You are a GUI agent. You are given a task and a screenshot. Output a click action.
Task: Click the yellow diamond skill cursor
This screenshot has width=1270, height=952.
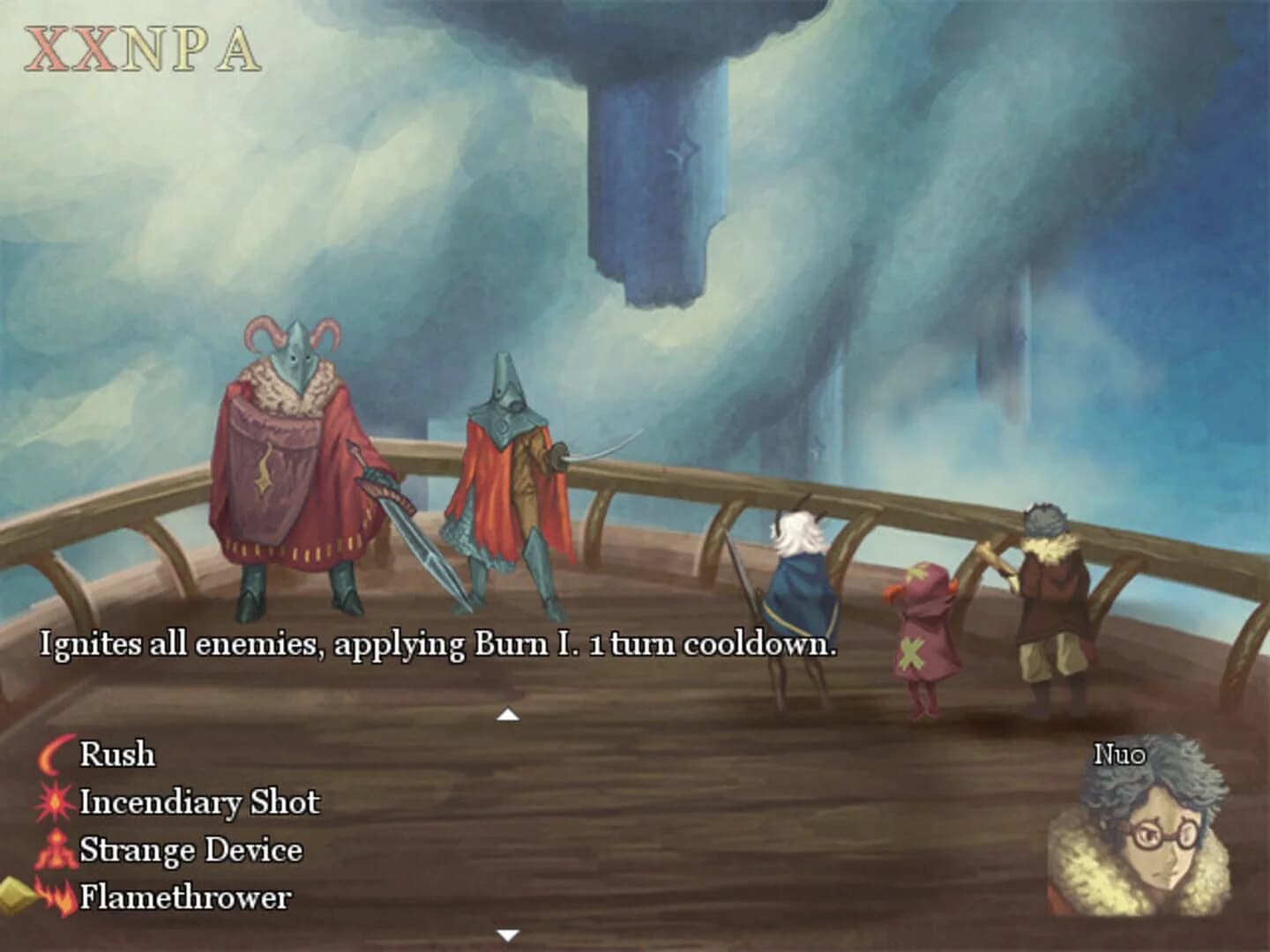tap(14, 894)
